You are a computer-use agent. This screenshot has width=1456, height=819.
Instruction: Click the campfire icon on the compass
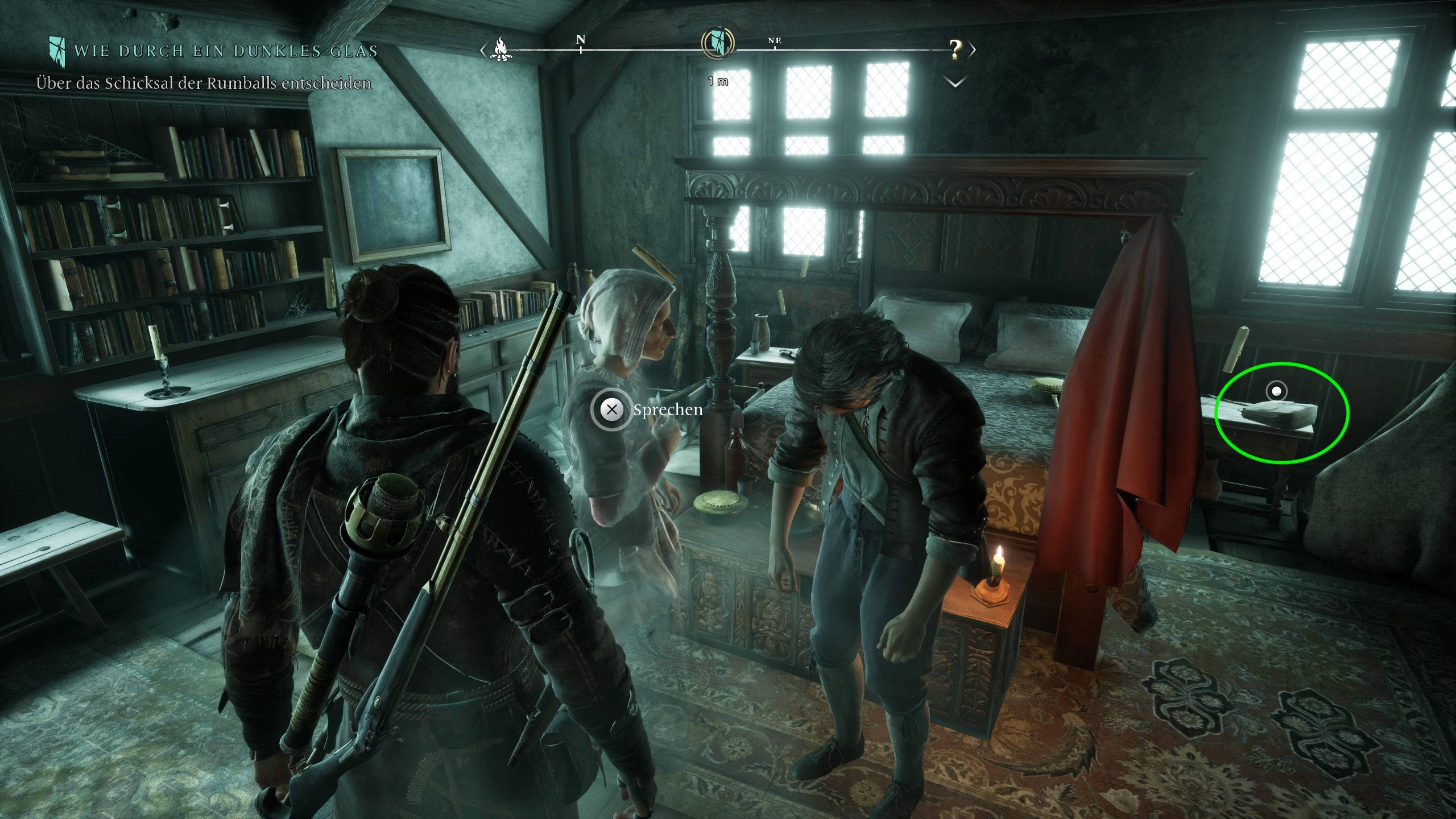[x=501, y=49]
